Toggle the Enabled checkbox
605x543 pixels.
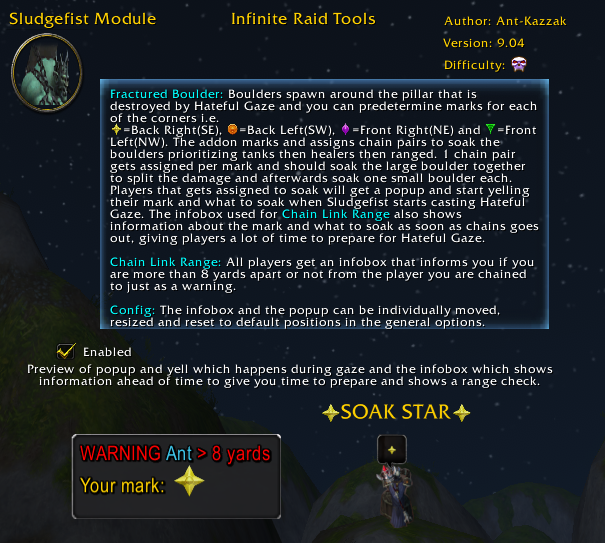pyautogui.click(x=66, y=351)
